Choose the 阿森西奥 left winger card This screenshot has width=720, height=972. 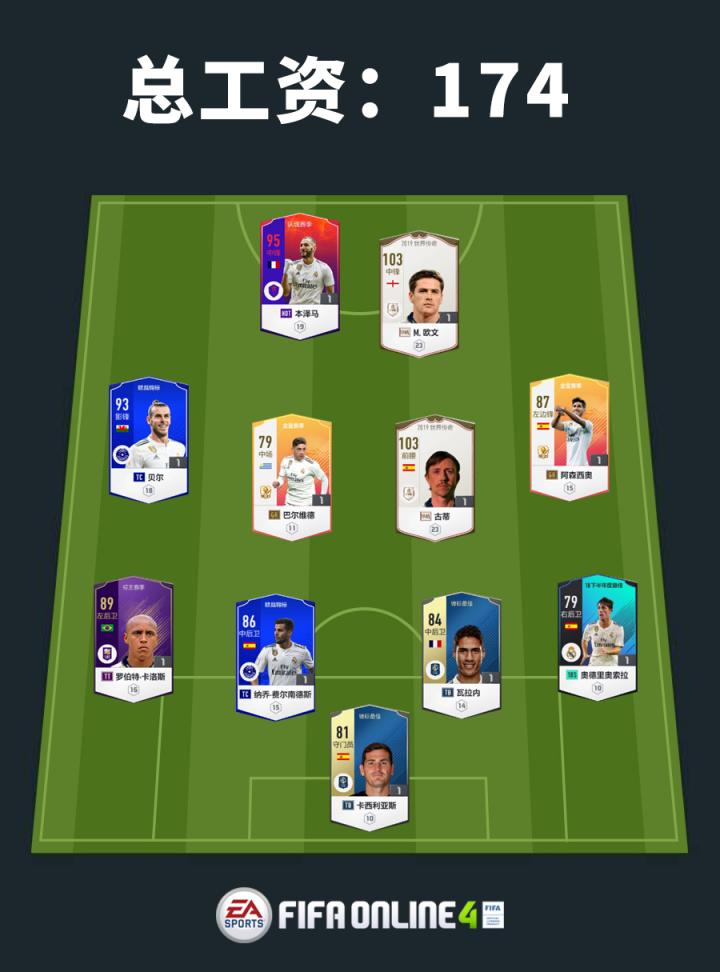569,434
